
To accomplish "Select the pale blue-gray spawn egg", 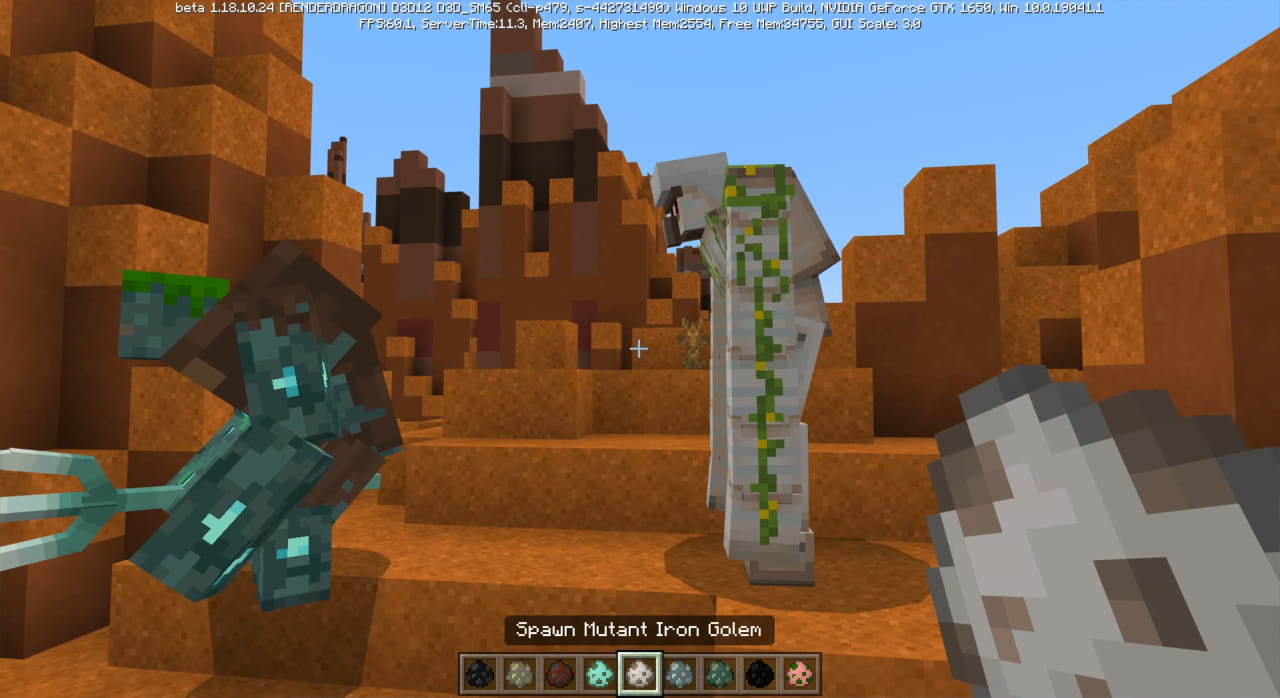I will click(680, 673).
